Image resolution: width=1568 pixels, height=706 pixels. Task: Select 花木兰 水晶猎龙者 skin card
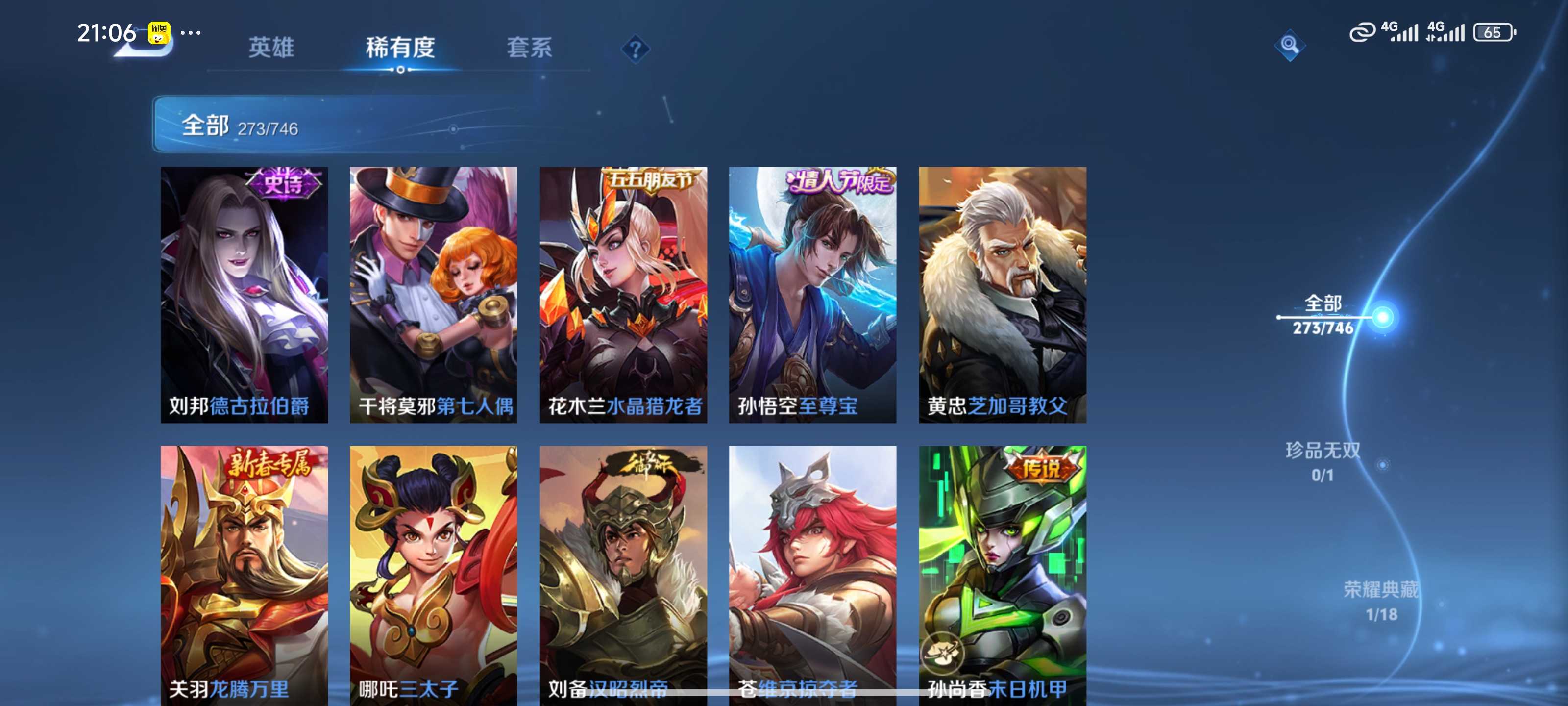pyautogui.click(x=623, y=295)
